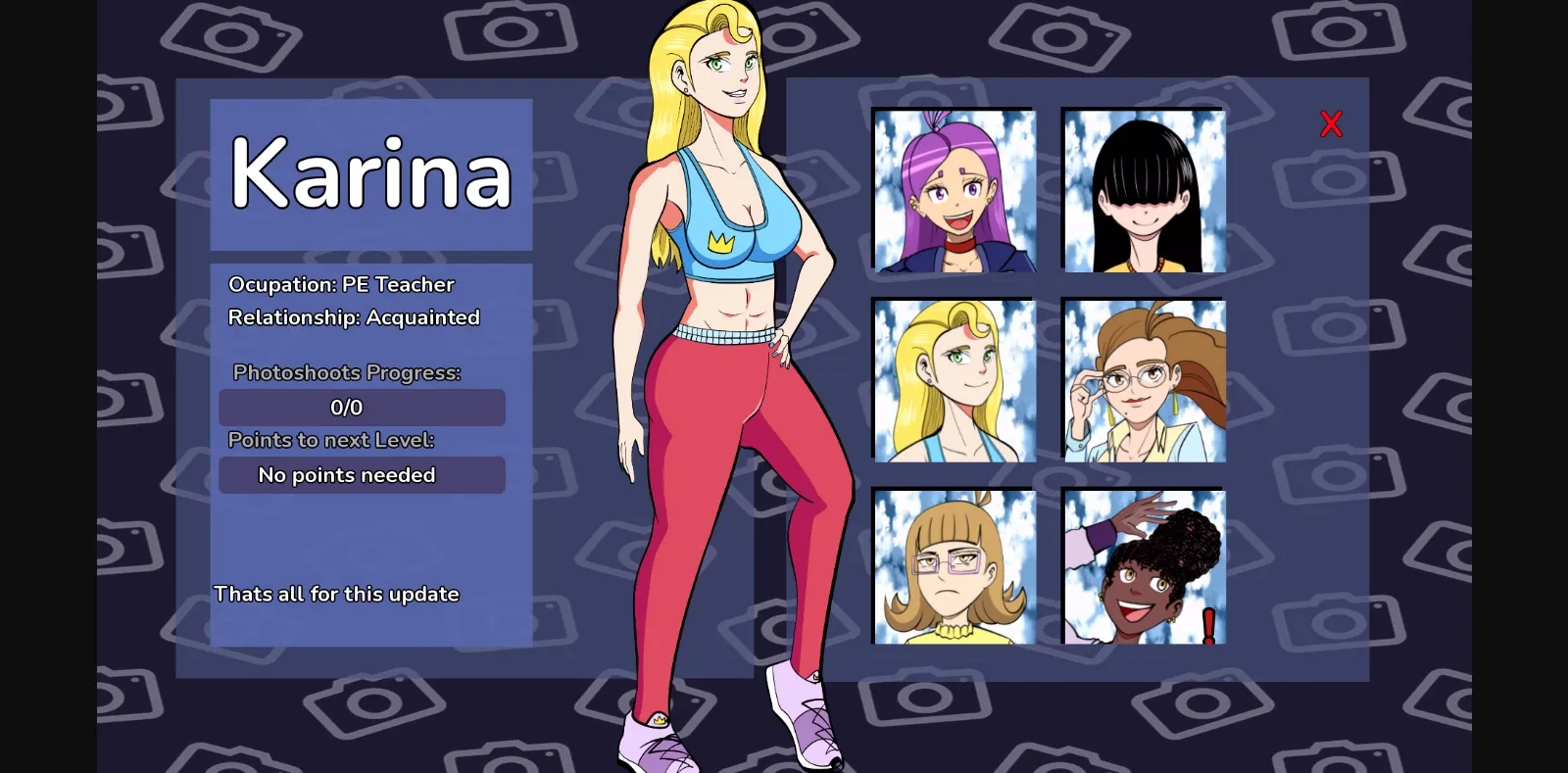Click the crown emblem on Karina's sports bra

[721, 239]
